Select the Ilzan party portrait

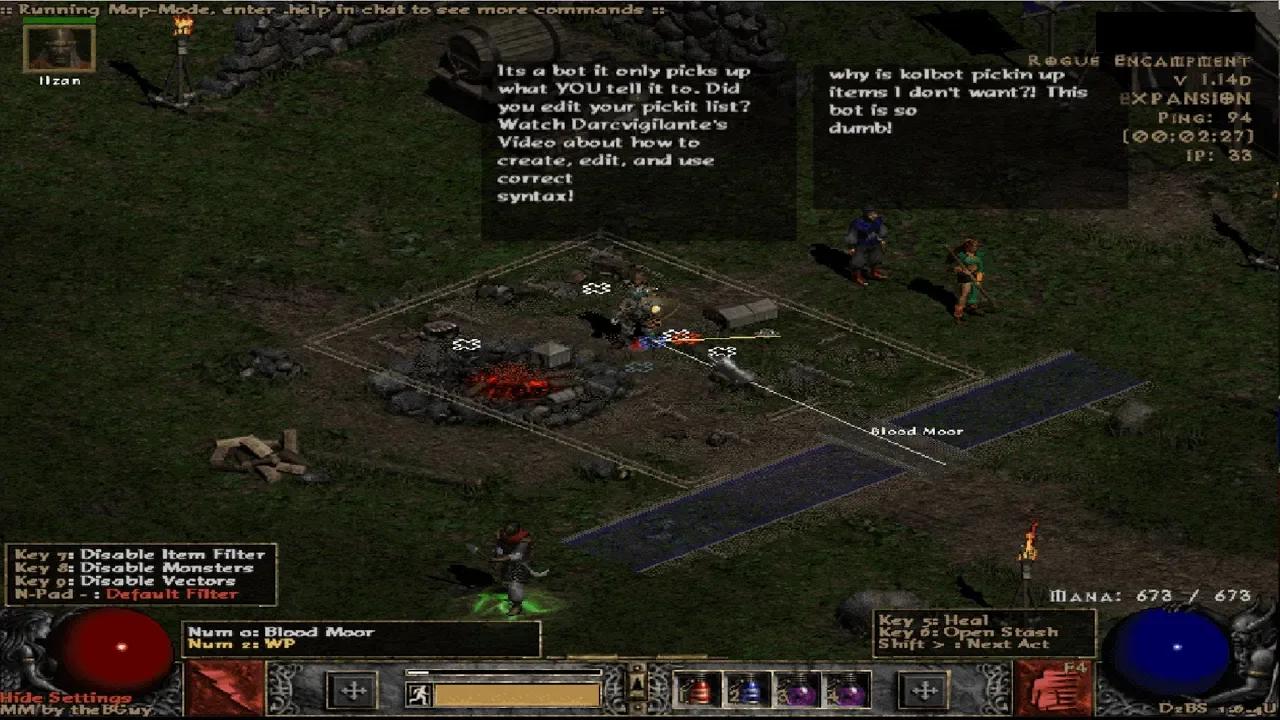(x=59, y=48)
